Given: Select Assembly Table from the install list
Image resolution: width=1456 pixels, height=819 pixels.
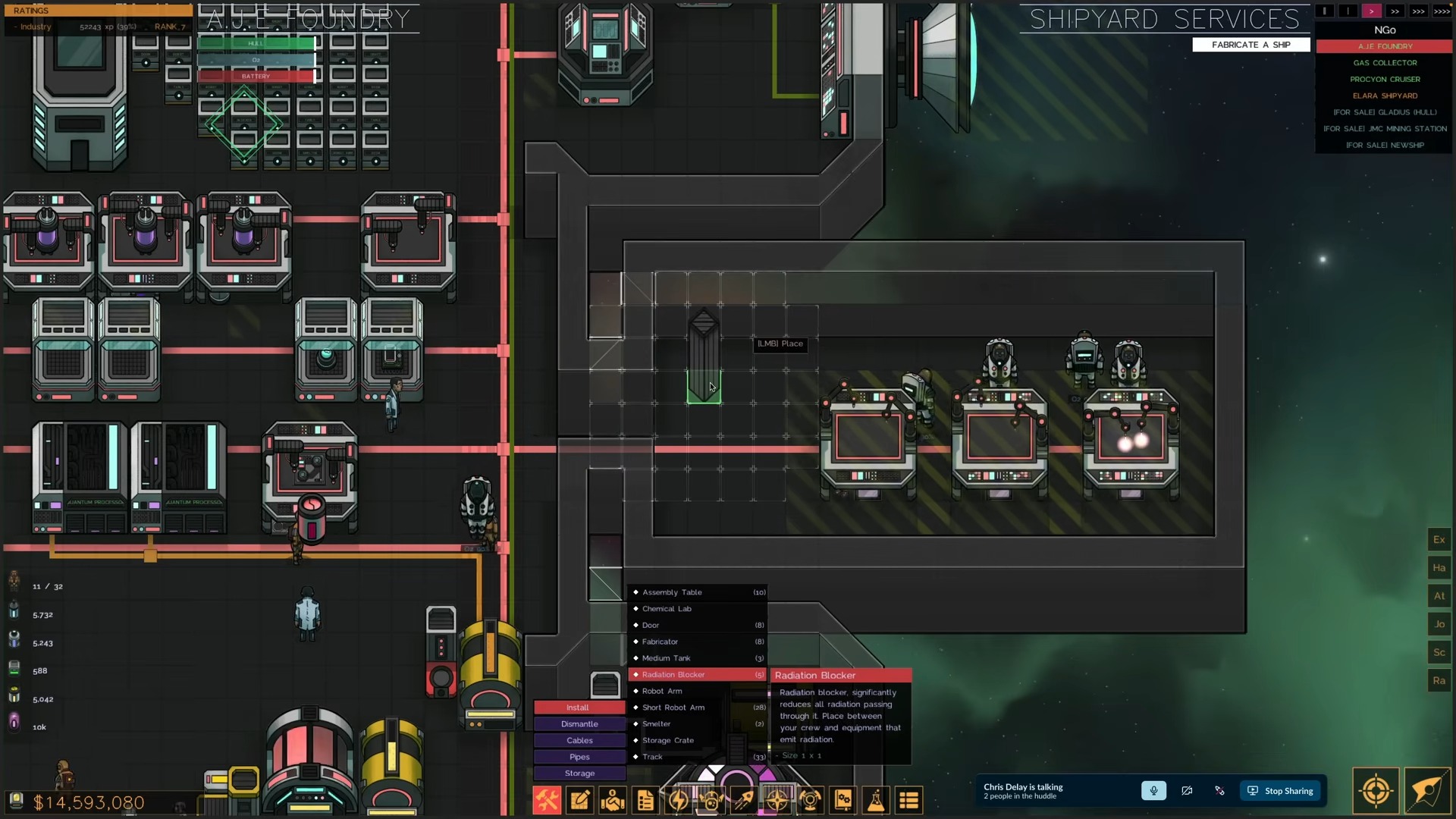Looking at the screenshot, I should click(x=672, y=592).
